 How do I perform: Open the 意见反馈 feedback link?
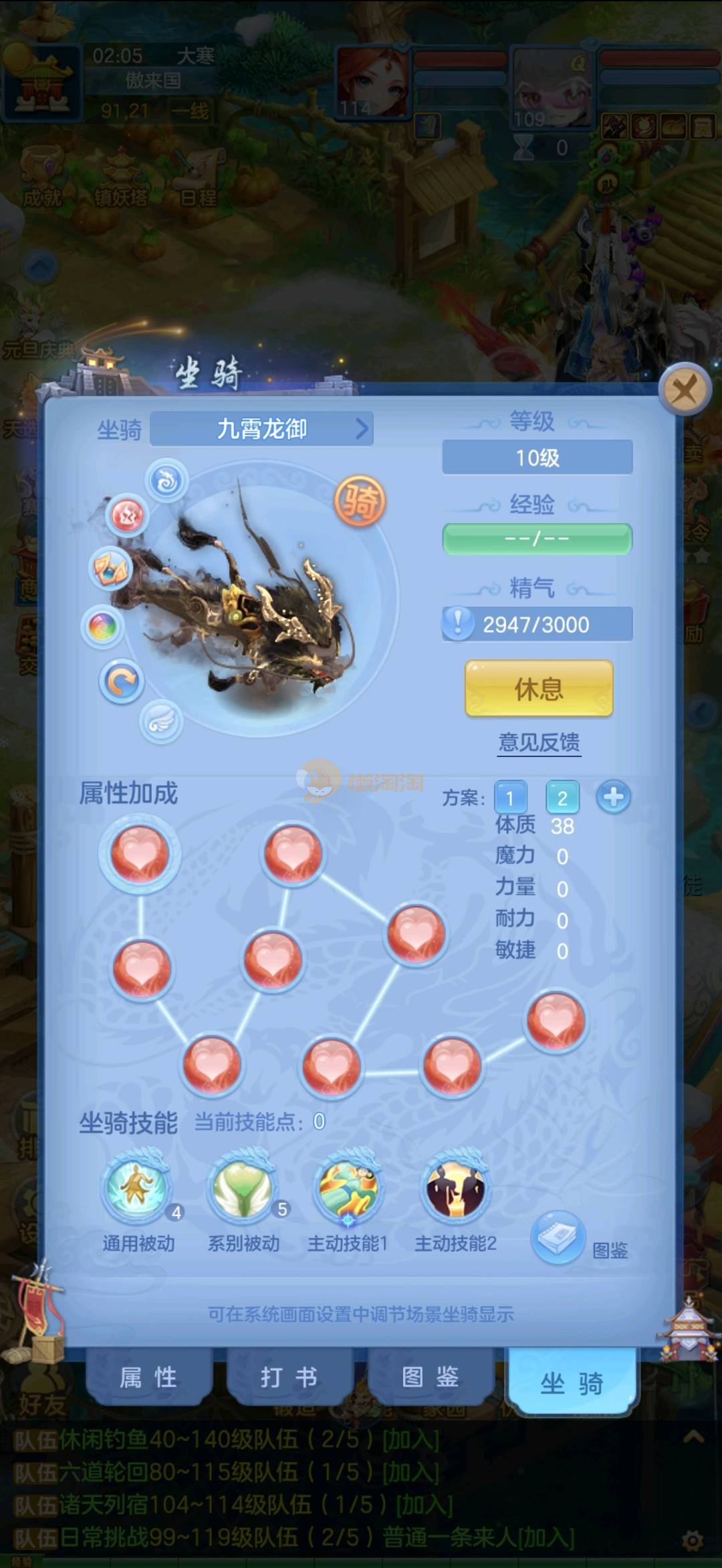tap(539, 742)
